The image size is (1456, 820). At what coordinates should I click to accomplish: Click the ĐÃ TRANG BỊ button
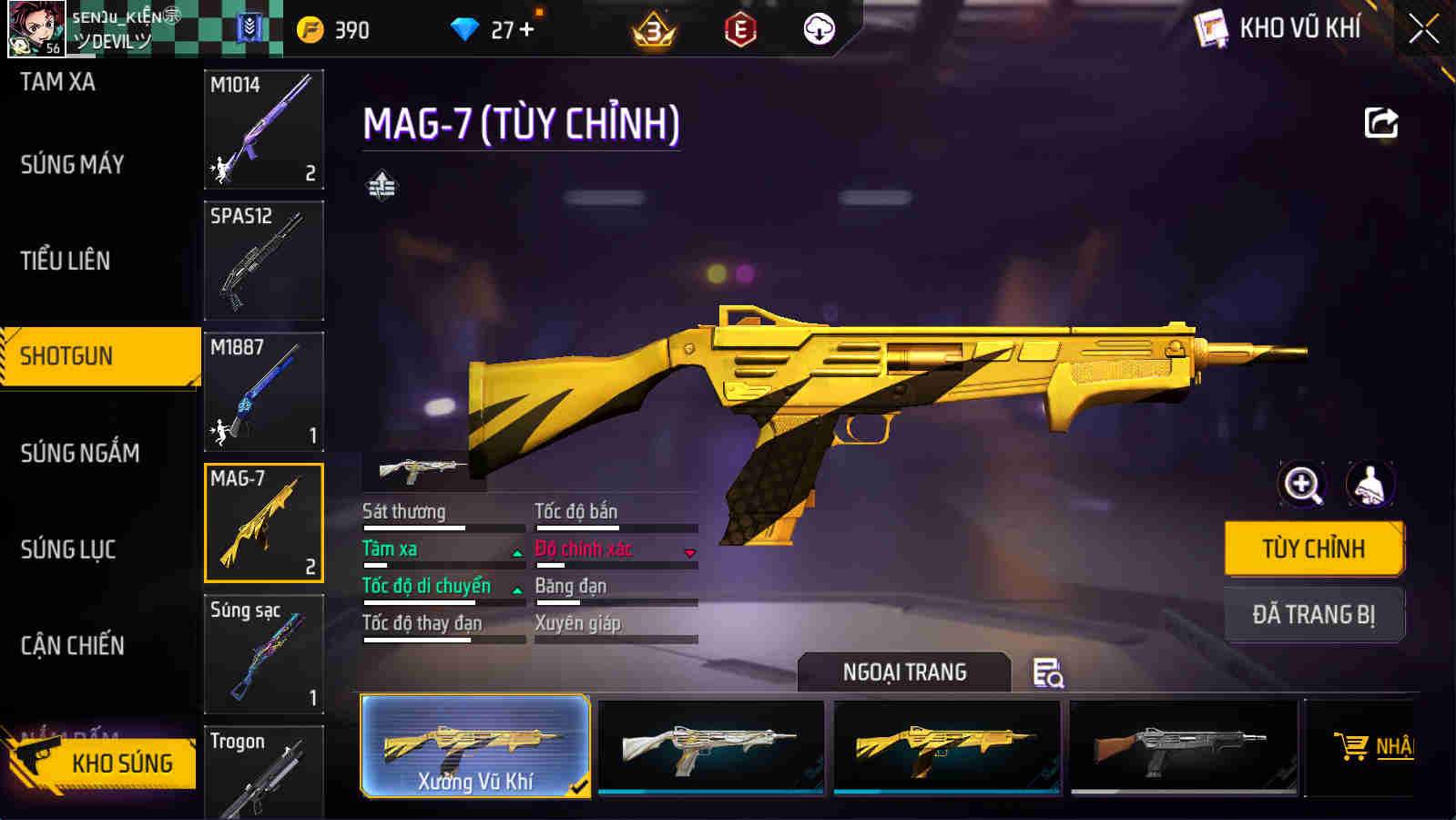(x=1314, y=614)
